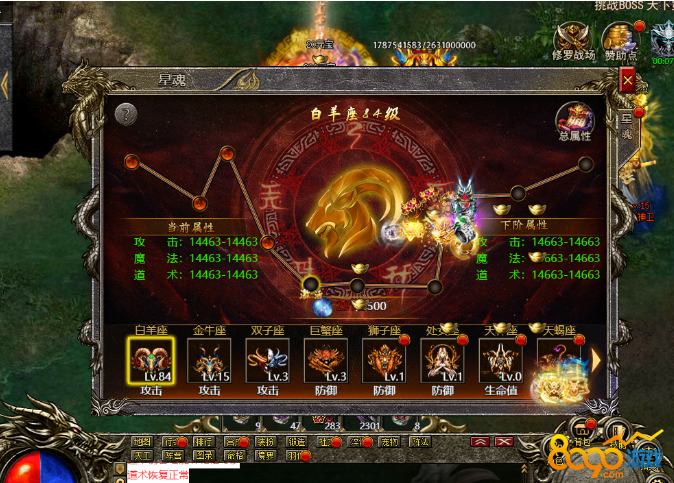Collapse the window using left edge arrow
The image size is (674, 483).
(5, 84)
